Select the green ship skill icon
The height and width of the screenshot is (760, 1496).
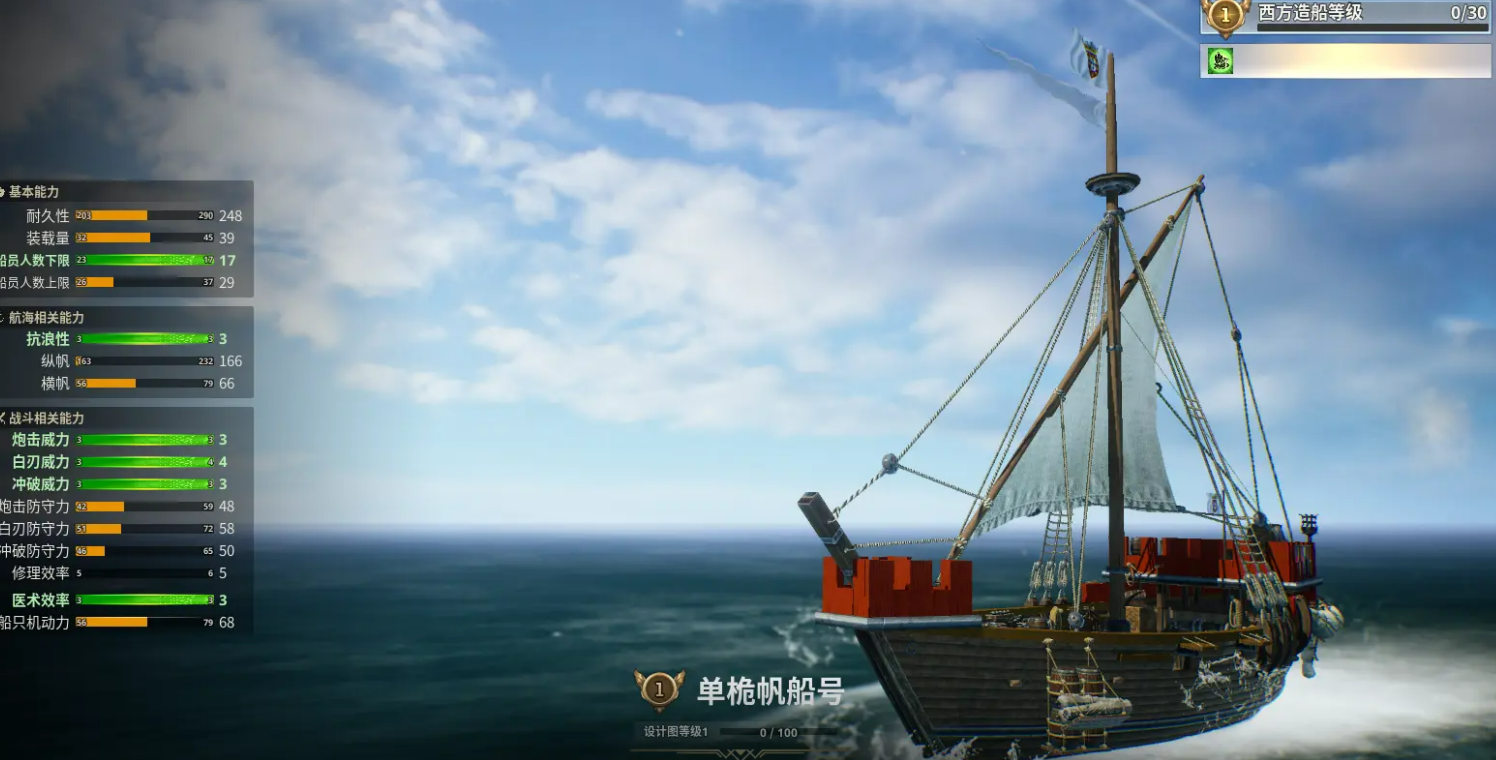(1220, 61)
